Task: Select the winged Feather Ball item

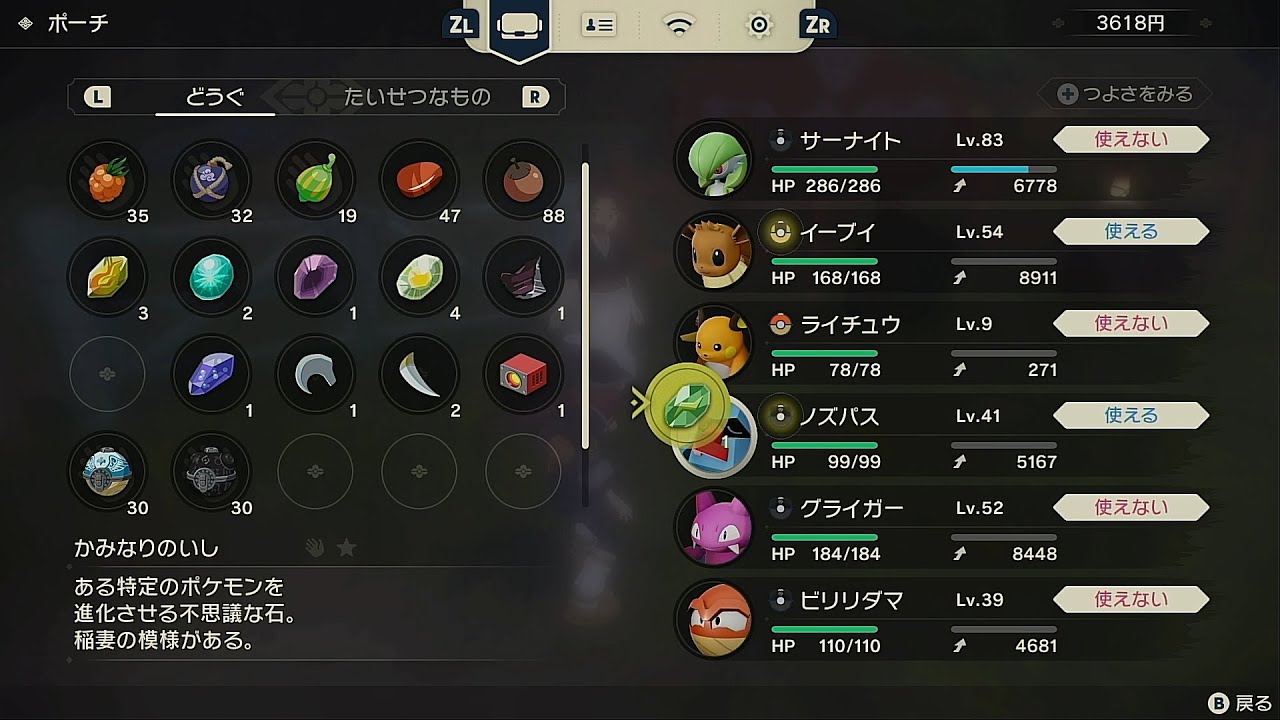Action: click(108, 470)
